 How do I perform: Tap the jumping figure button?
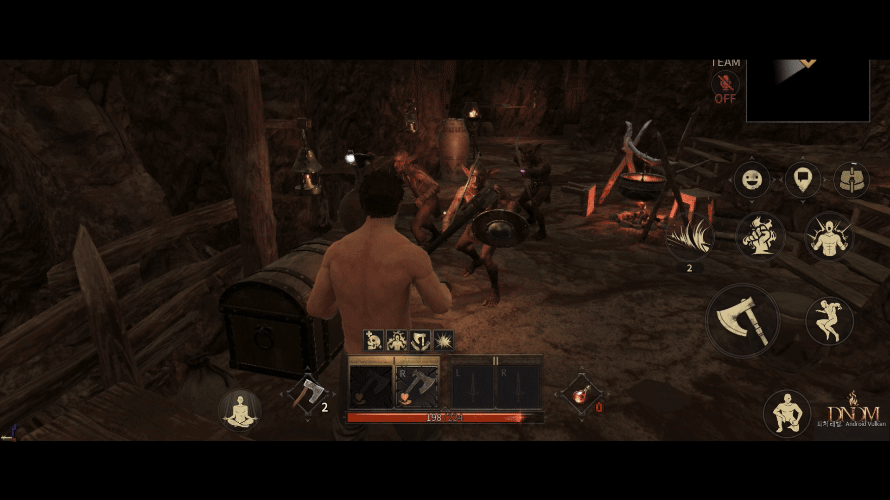pyautogui.click(x=829, y=320)
